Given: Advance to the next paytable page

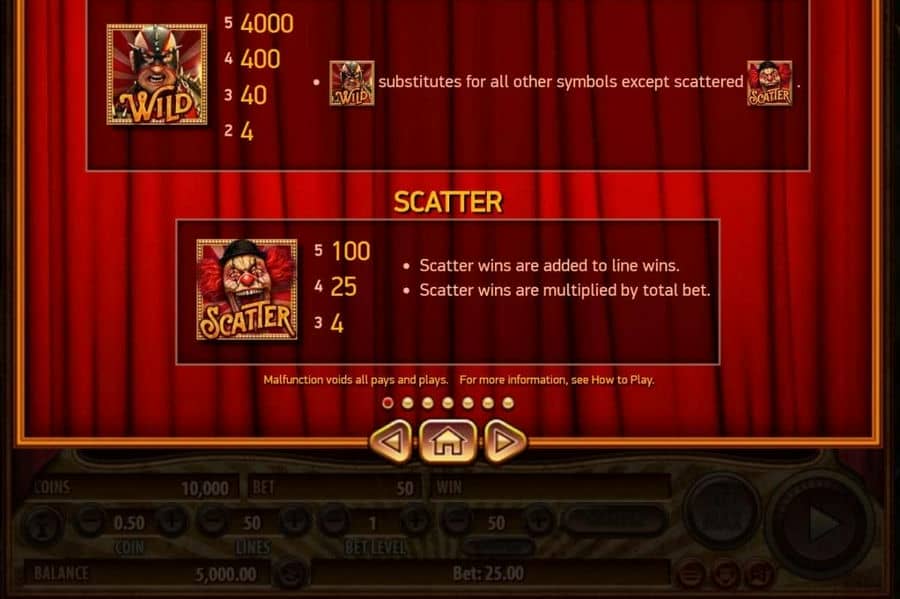Looking at the screenshot, I should point(505,441).
